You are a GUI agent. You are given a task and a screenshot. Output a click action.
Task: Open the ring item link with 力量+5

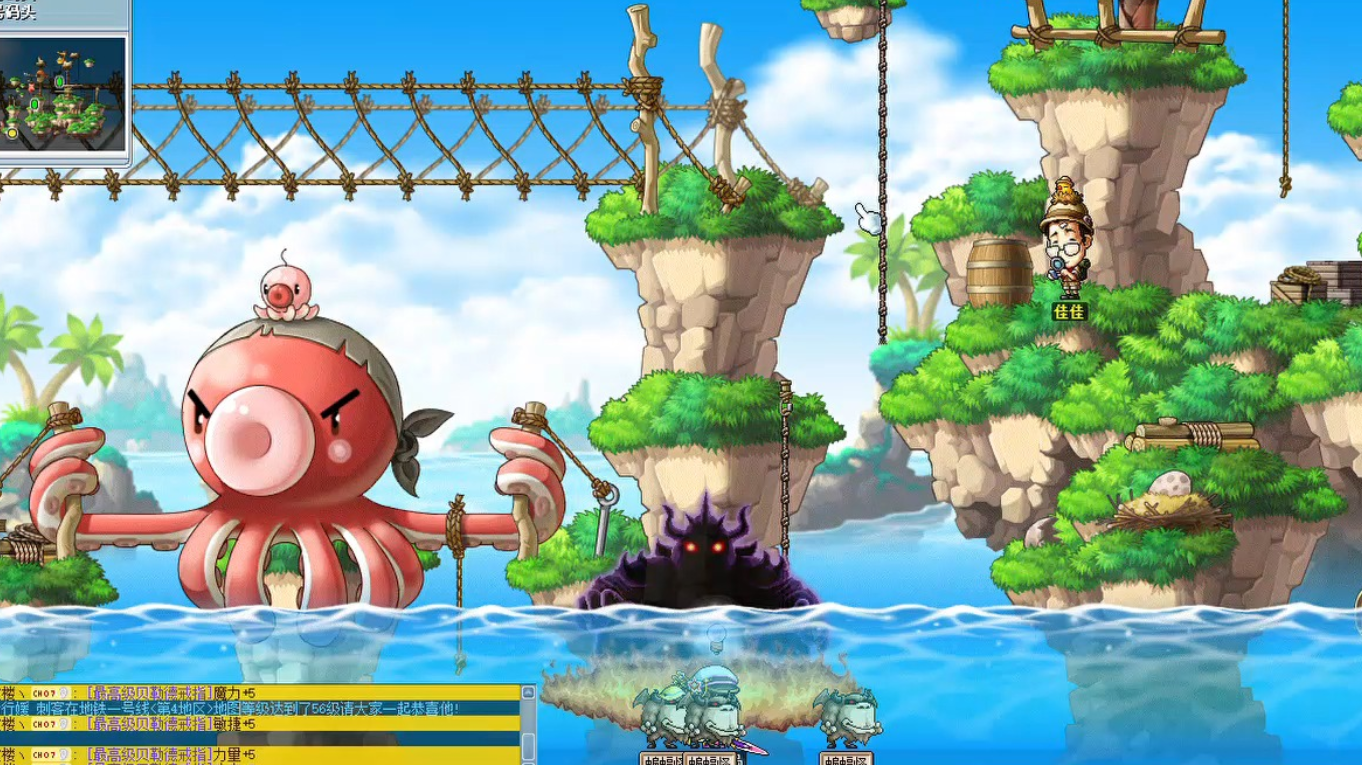click(x=148, y=755)
